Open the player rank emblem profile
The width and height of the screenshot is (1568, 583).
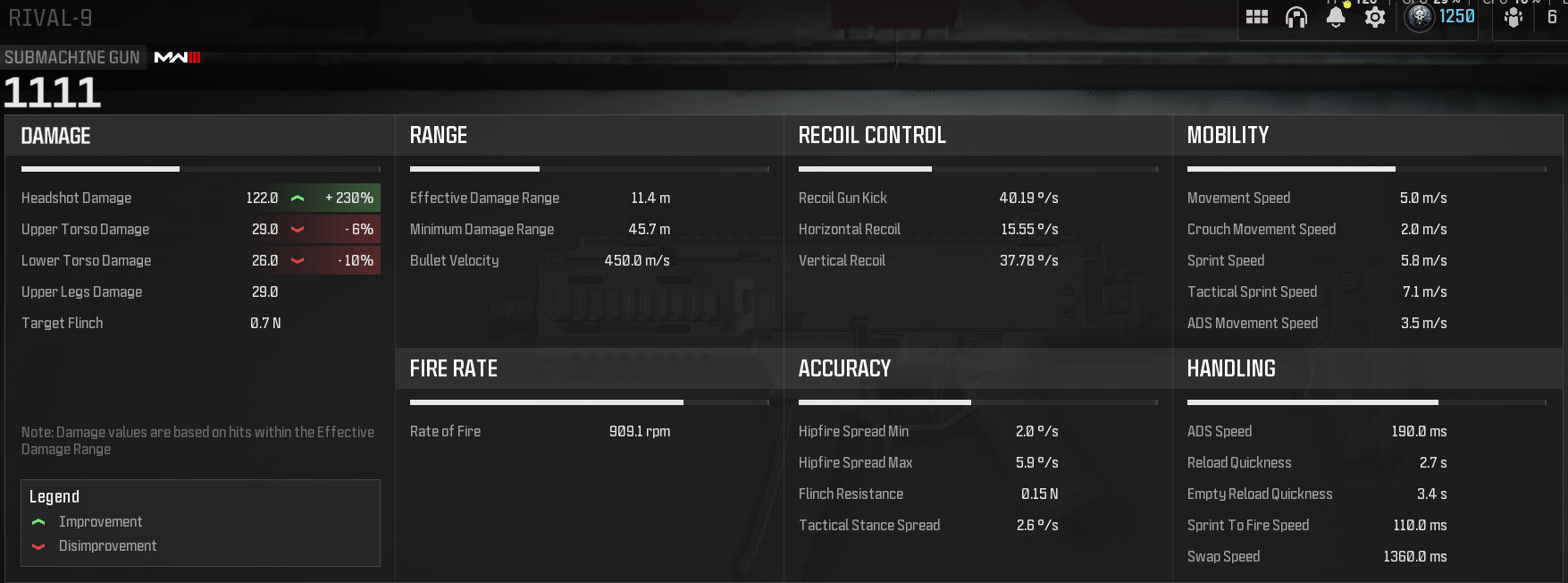(1420, 17)
